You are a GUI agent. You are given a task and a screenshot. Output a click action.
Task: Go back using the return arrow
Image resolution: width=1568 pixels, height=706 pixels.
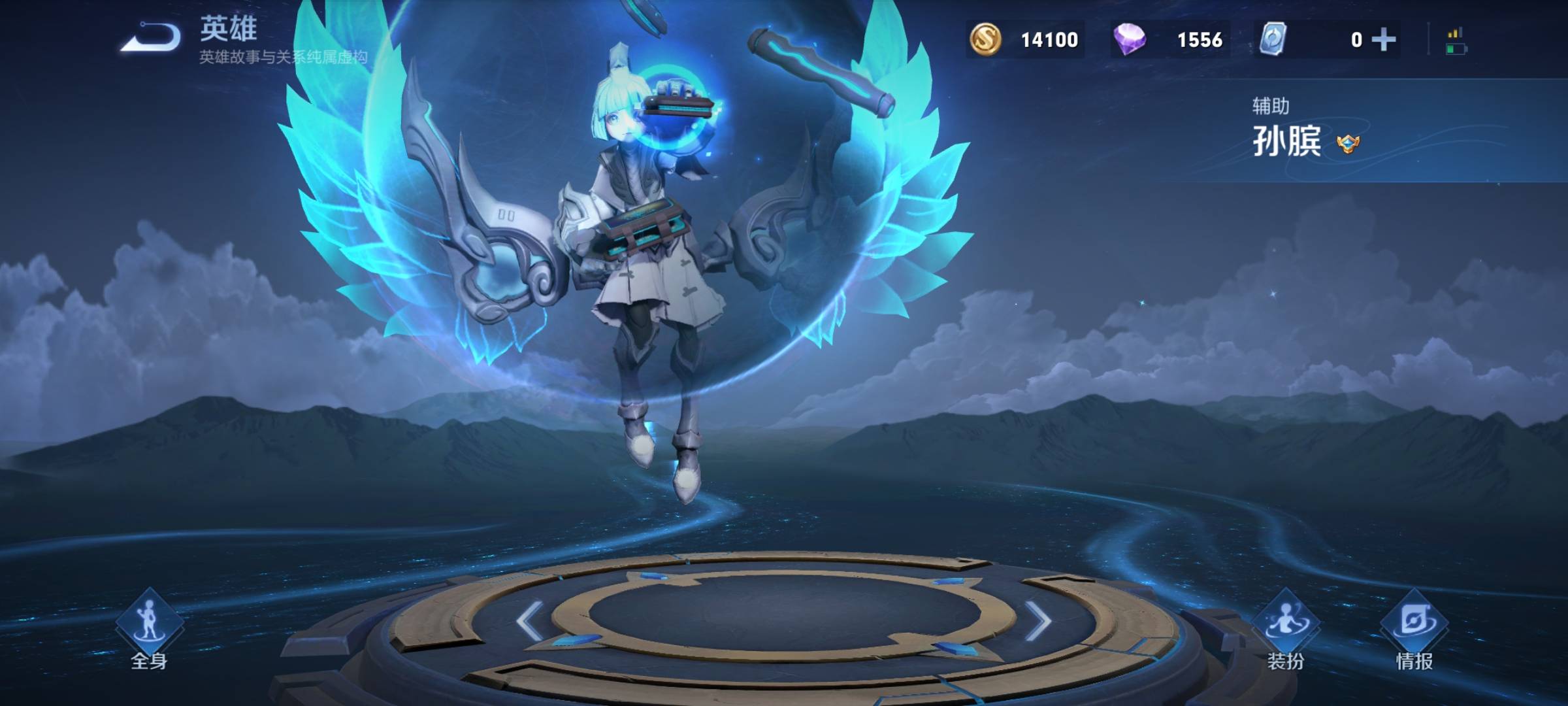click(152, 37)
